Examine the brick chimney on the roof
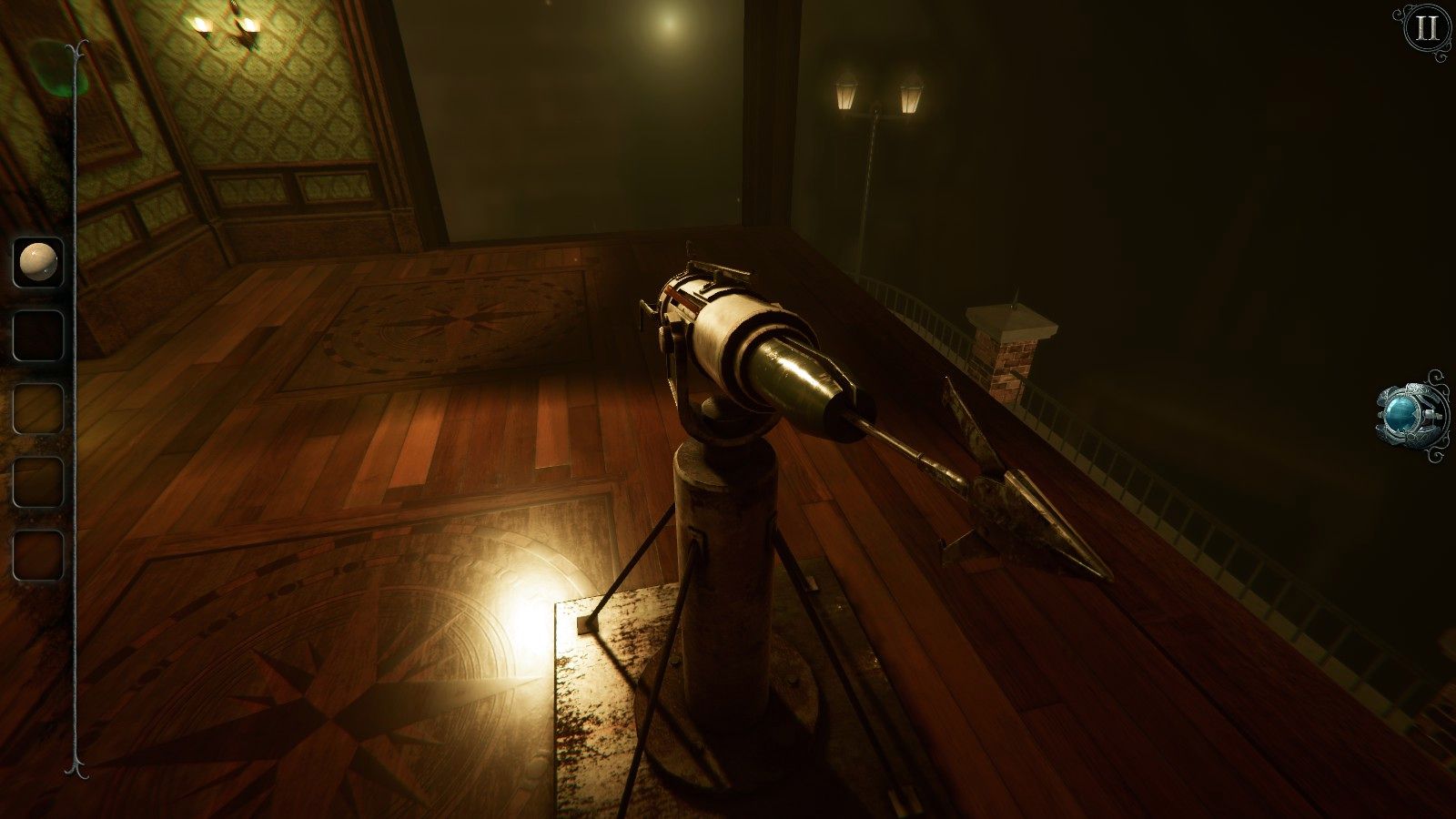The image size is (1456, 819). [1010, 355]
